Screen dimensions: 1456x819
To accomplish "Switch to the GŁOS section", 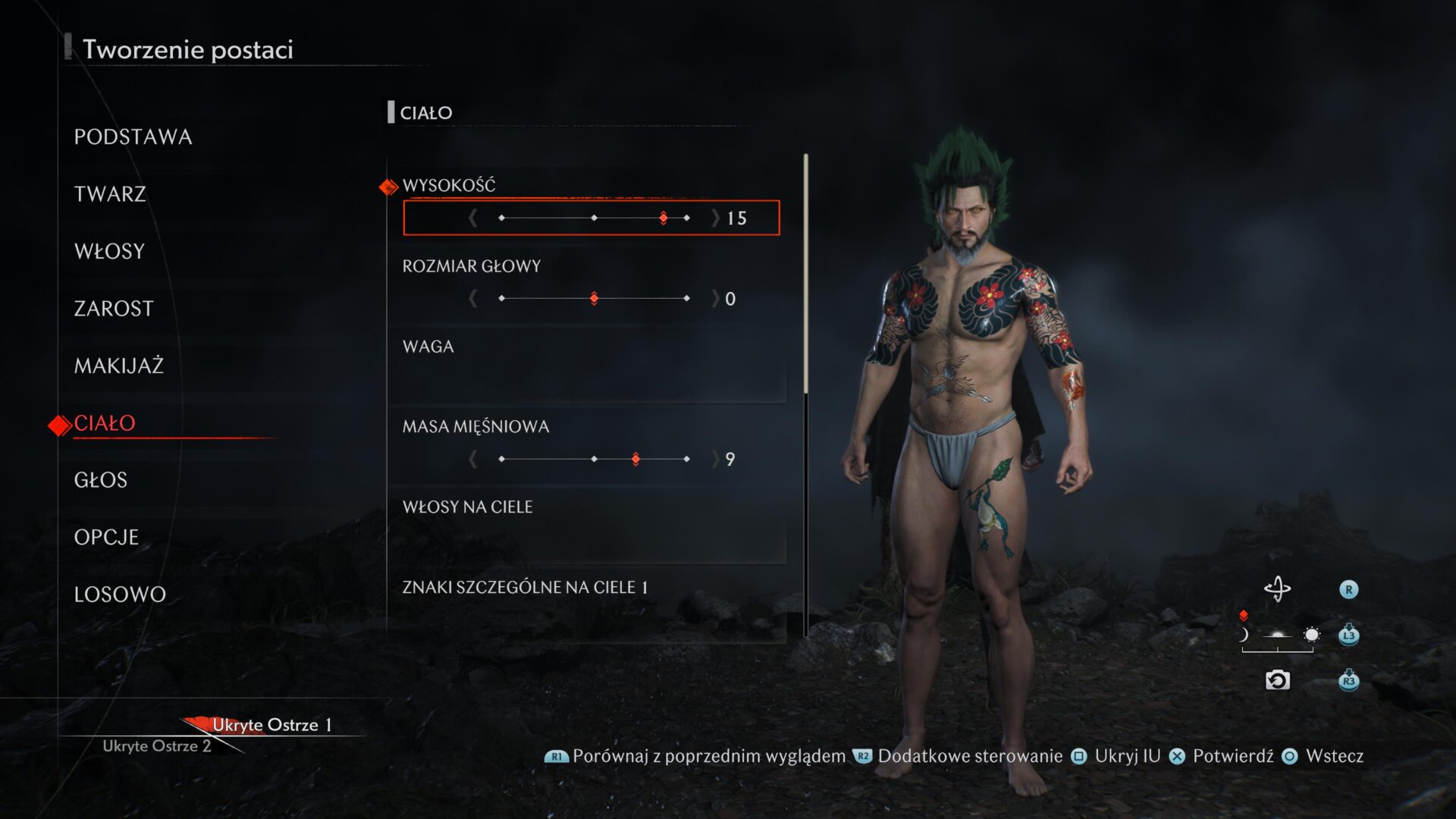I will click(x=101, y=480).
